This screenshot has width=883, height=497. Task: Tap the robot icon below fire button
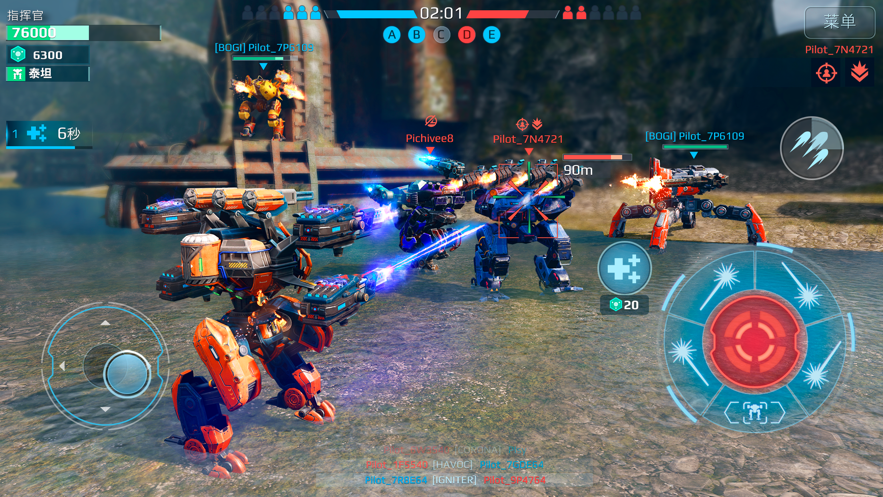tap(754, 412)
